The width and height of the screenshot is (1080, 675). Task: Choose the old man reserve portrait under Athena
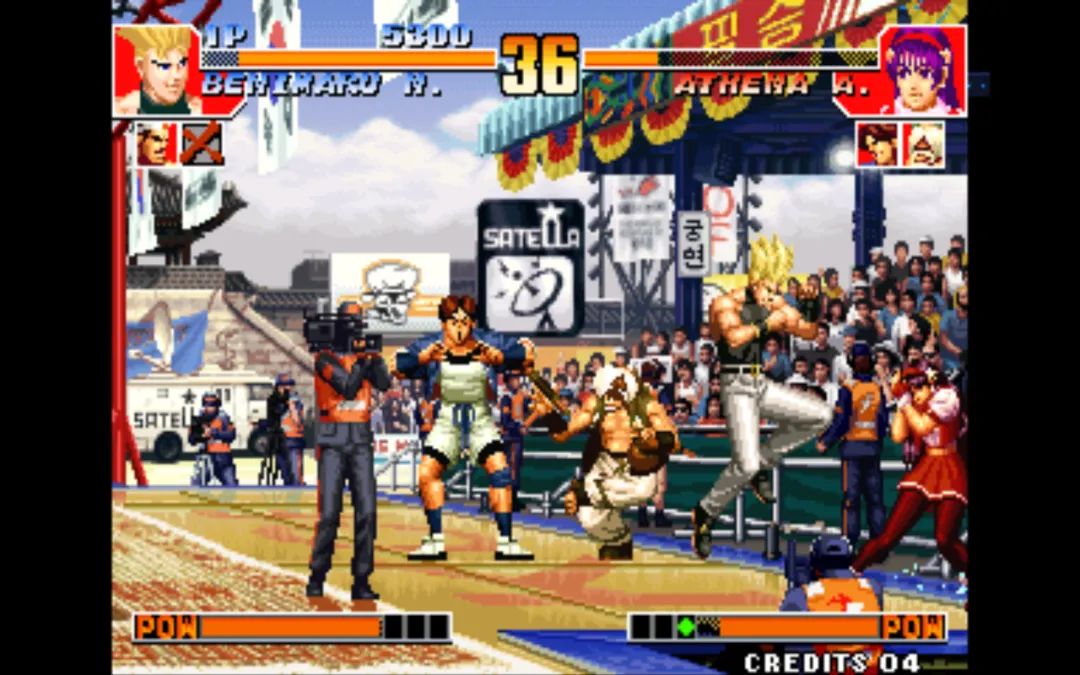923,144
